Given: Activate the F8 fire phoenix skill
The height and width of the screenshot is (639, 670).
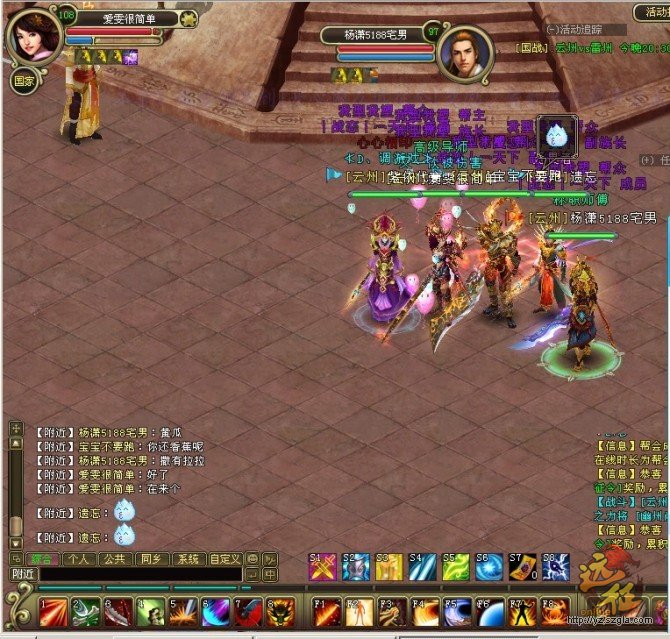Looking at the screenshot, I should [555, 610].
